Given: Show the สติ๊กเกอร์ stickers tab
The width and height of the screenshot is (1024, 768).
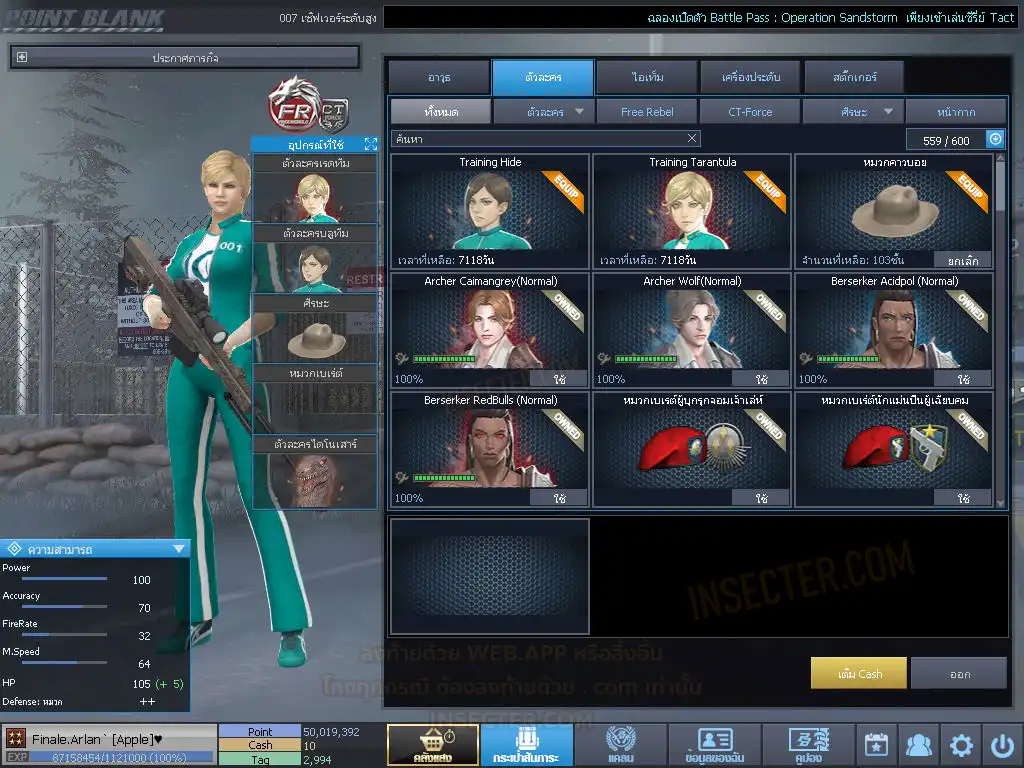Looking at the screenshot, I should [x=854, y=77].
